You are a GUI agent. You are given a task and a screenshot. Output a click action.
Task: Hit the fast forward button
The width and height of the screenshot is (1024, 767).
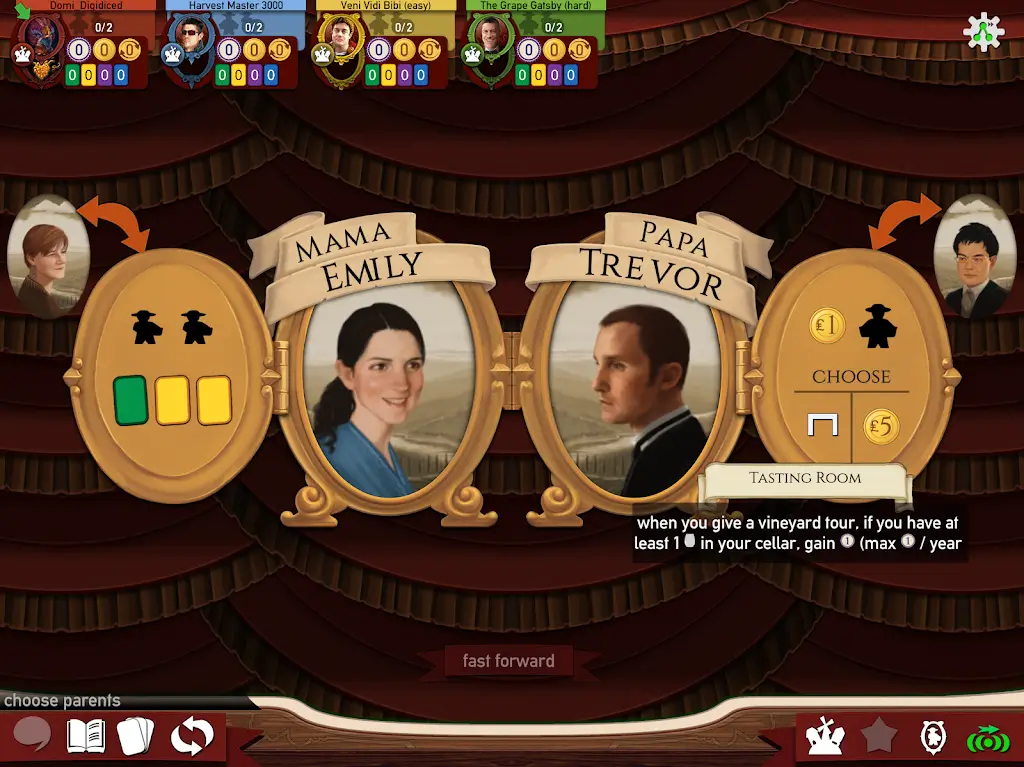click(508, 661)
